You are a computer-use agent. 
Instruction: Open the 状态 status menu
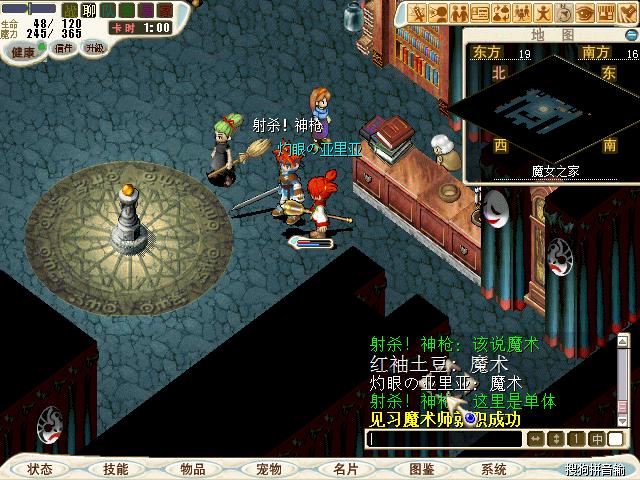point(40,469)
